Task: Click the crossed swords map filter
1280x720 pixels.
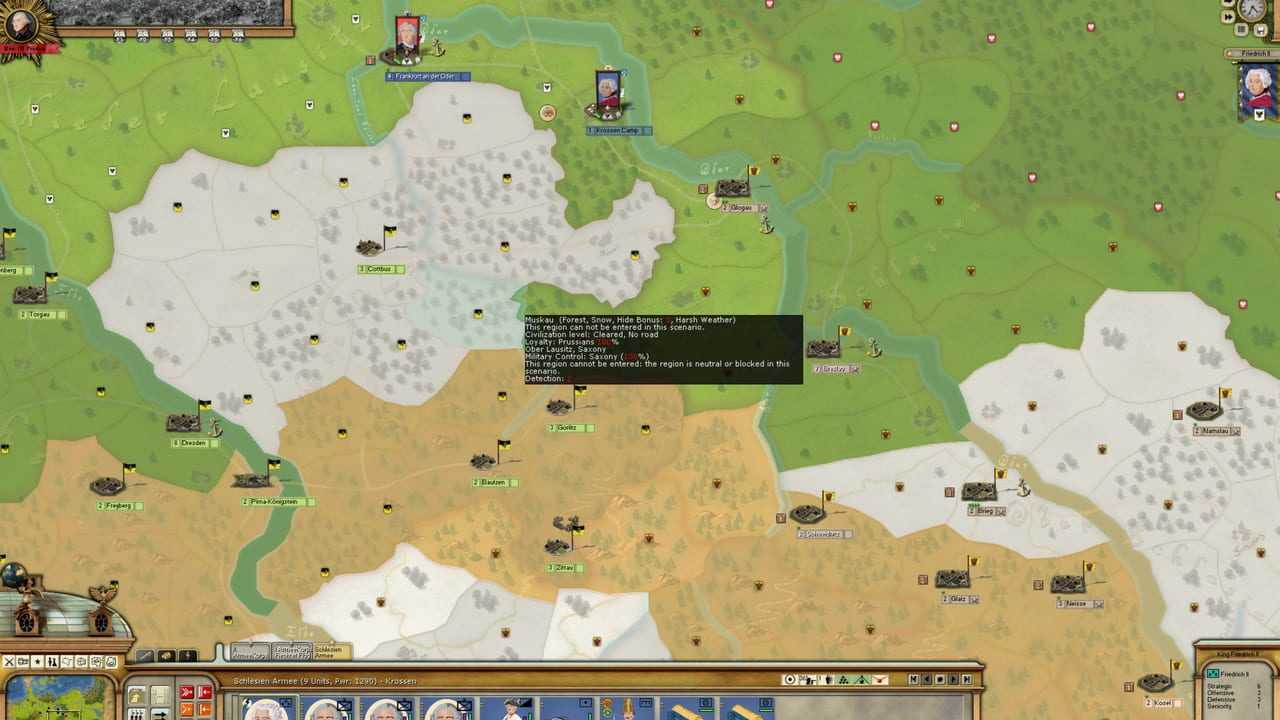Action: coord(8,661)
